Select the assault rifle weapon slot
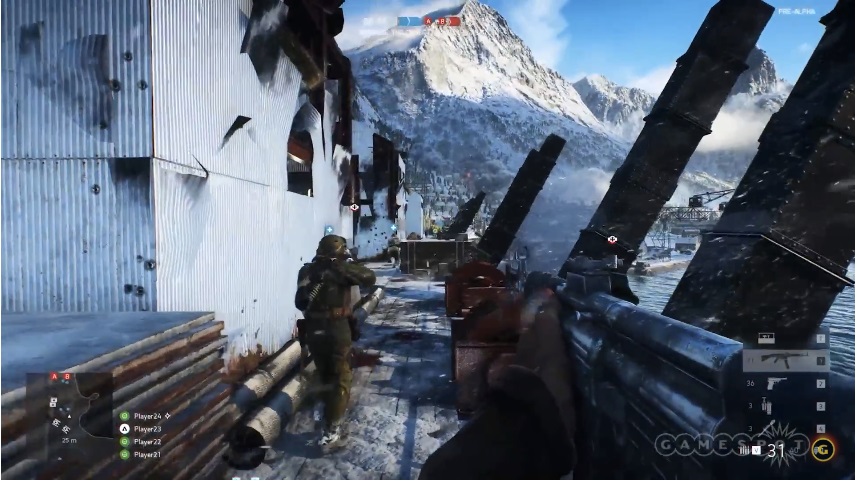Viewport: 857px width, 481px height. pos(786,361)
